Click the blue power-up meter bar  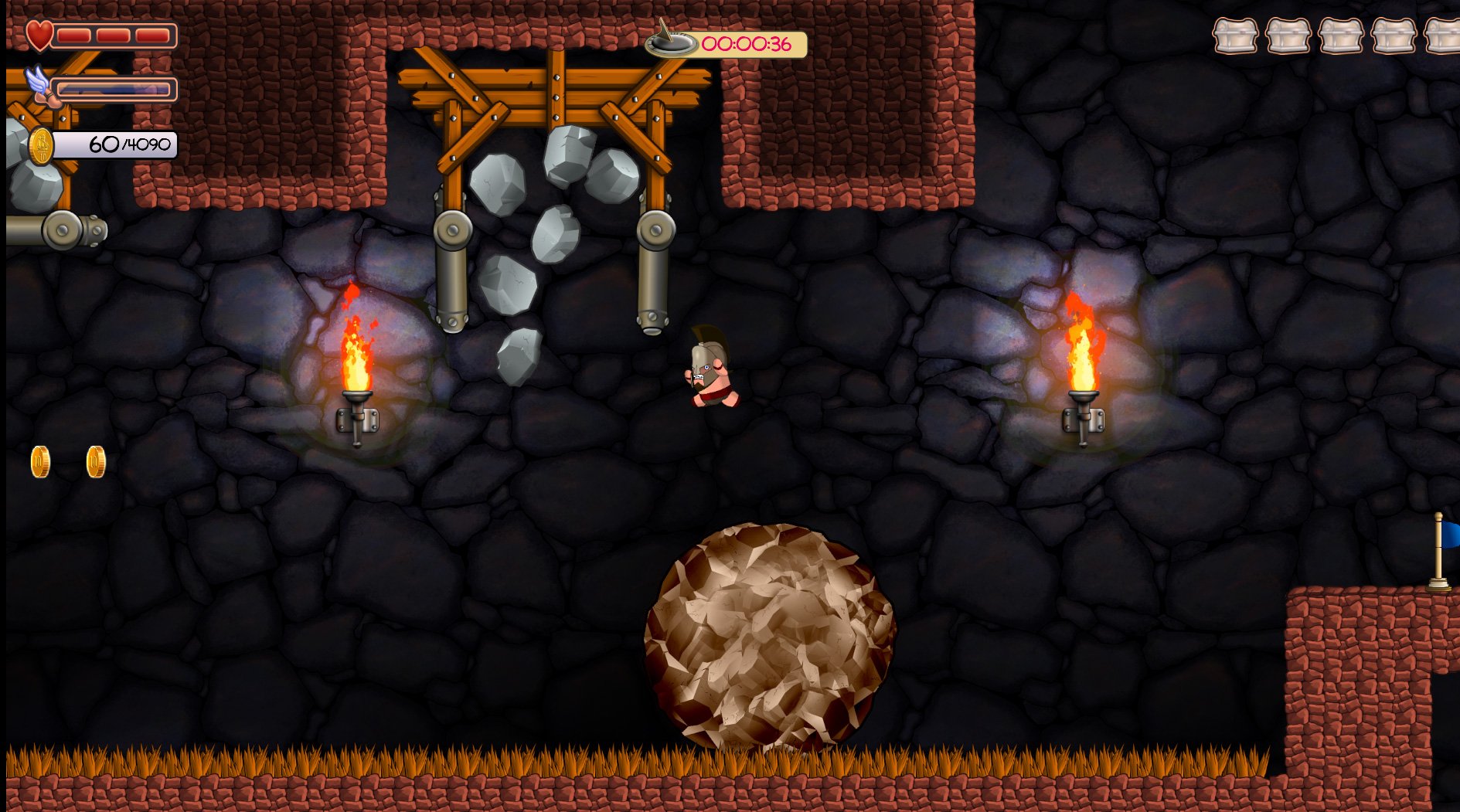pyautogui.click(x=116, y=87)
